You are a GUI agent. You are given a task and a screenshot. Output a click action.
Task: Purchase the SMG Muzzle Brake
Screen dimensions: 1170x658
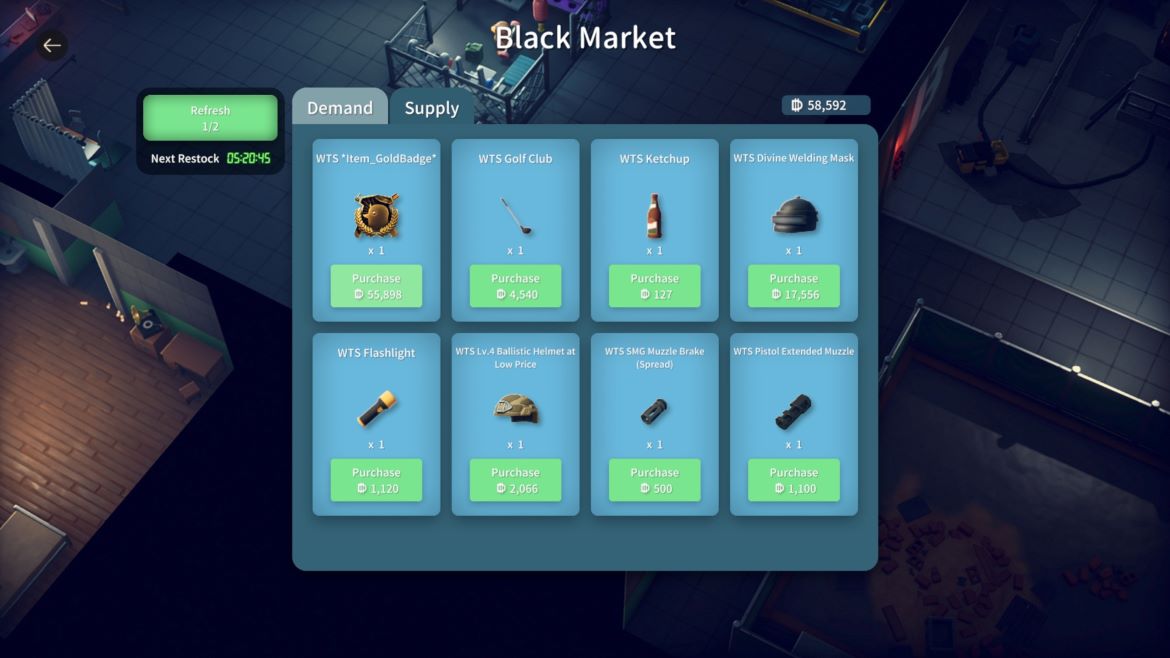[654, 480]
